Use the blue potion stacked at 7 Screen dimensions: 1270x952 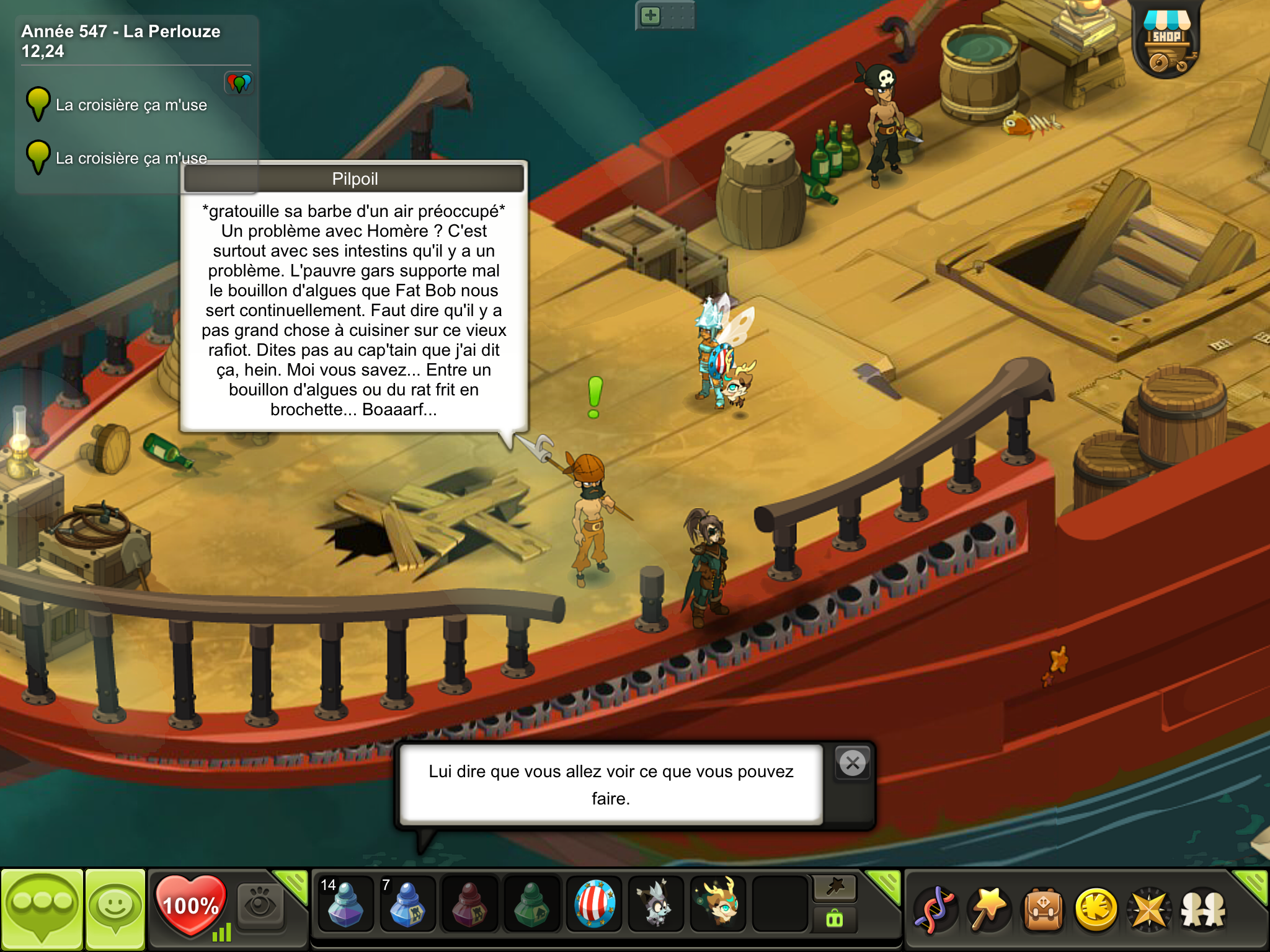(x=407, y=904)
